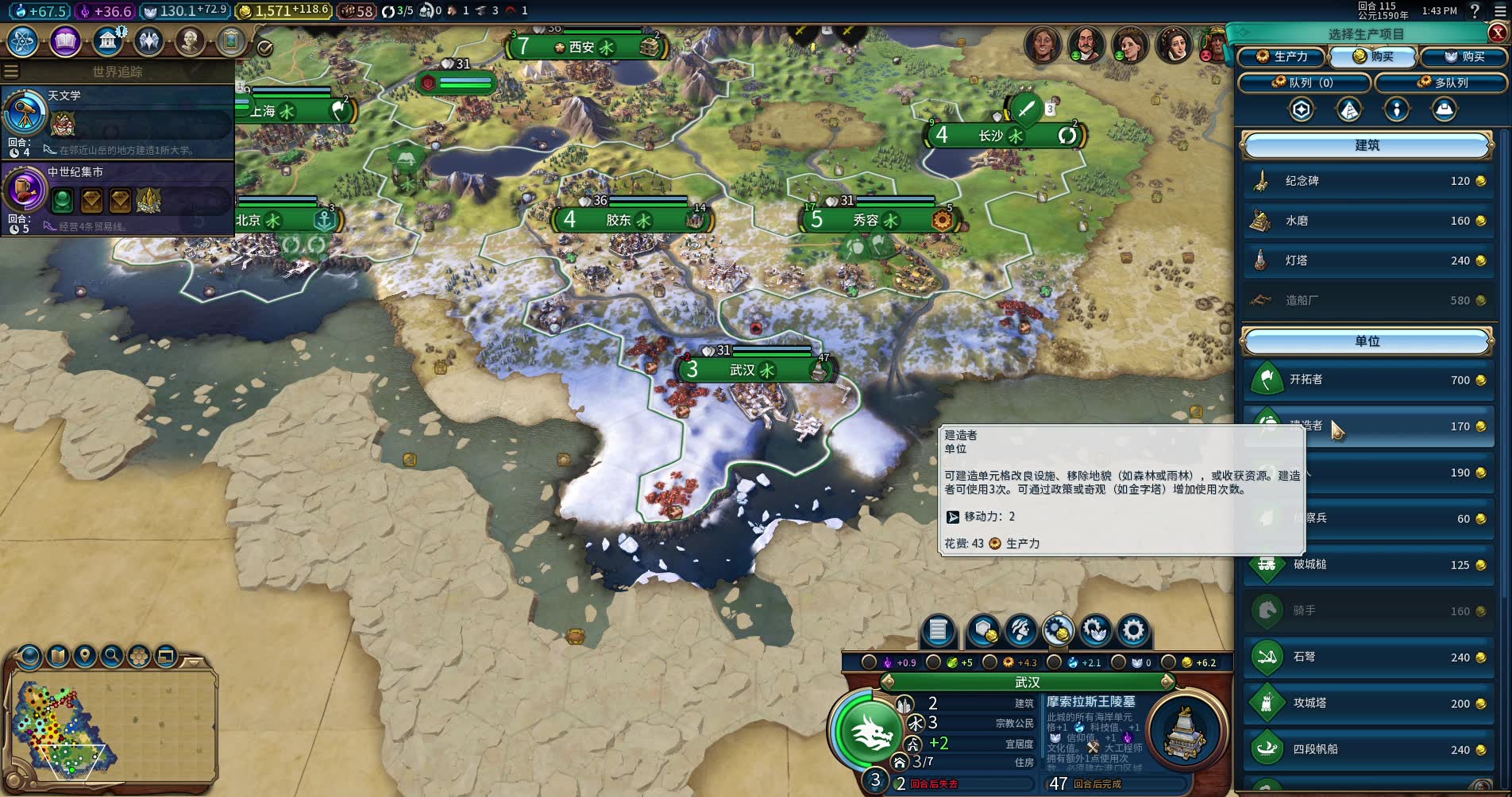Toggle the districts filter in the production panel

(1300, 110)
